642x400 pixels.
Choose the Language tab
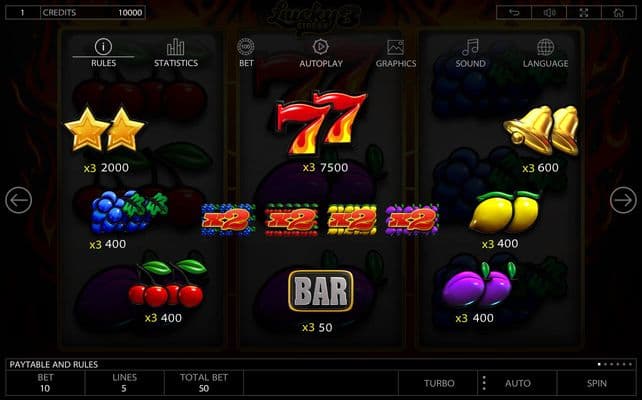[x=545, y=53]
